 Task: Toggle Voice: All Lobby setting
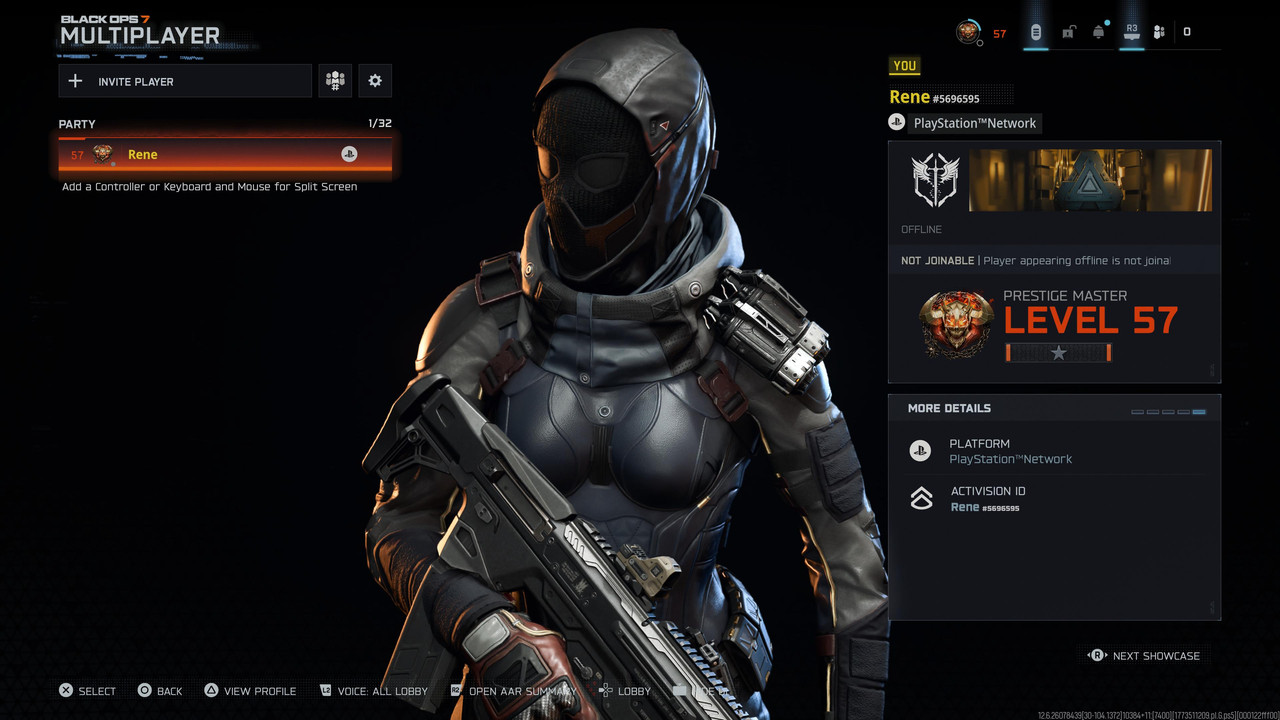(374, 691)
